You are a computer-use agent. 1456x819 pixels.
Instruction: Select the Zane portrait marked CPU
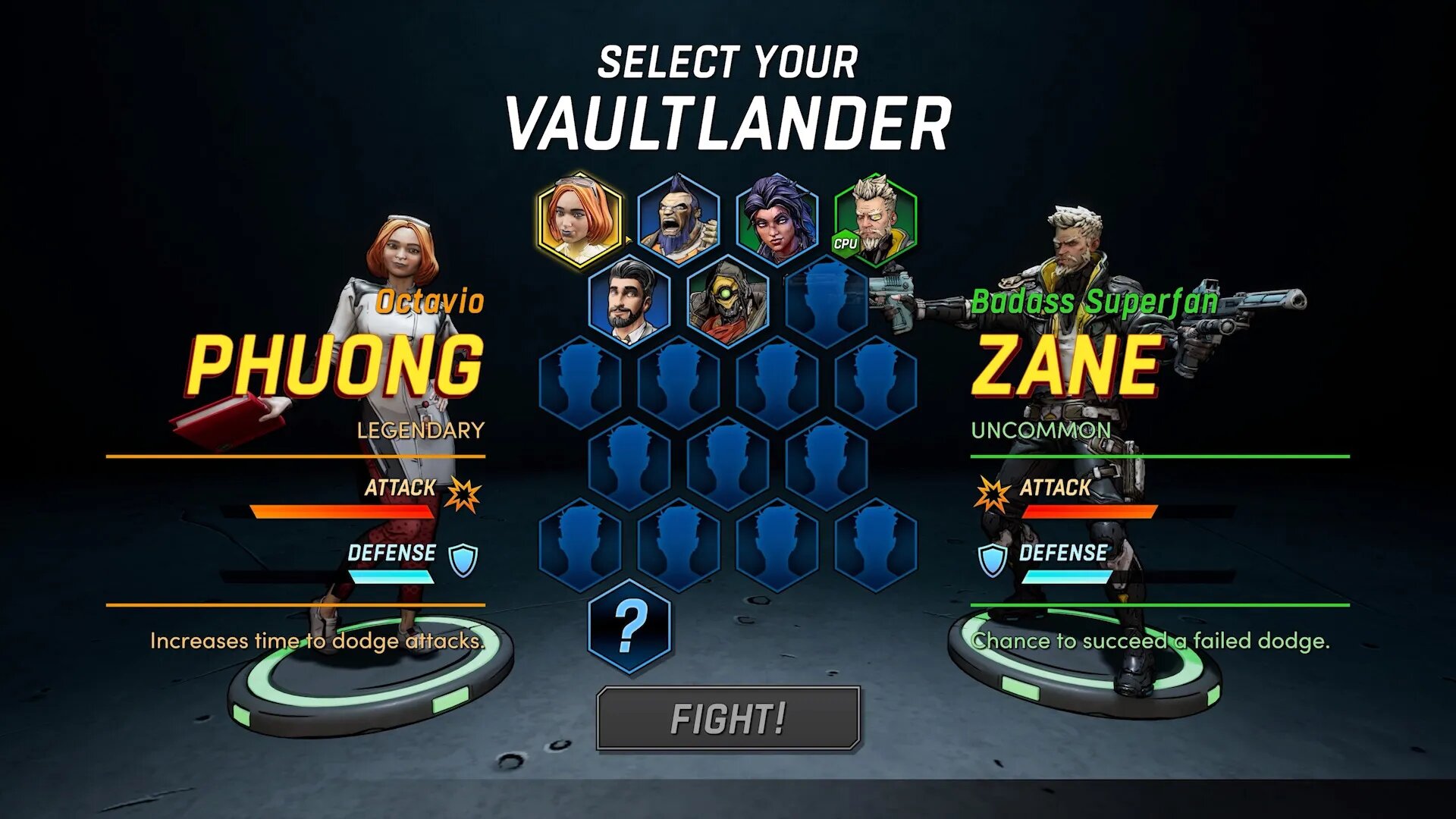(x=875, y=220)
